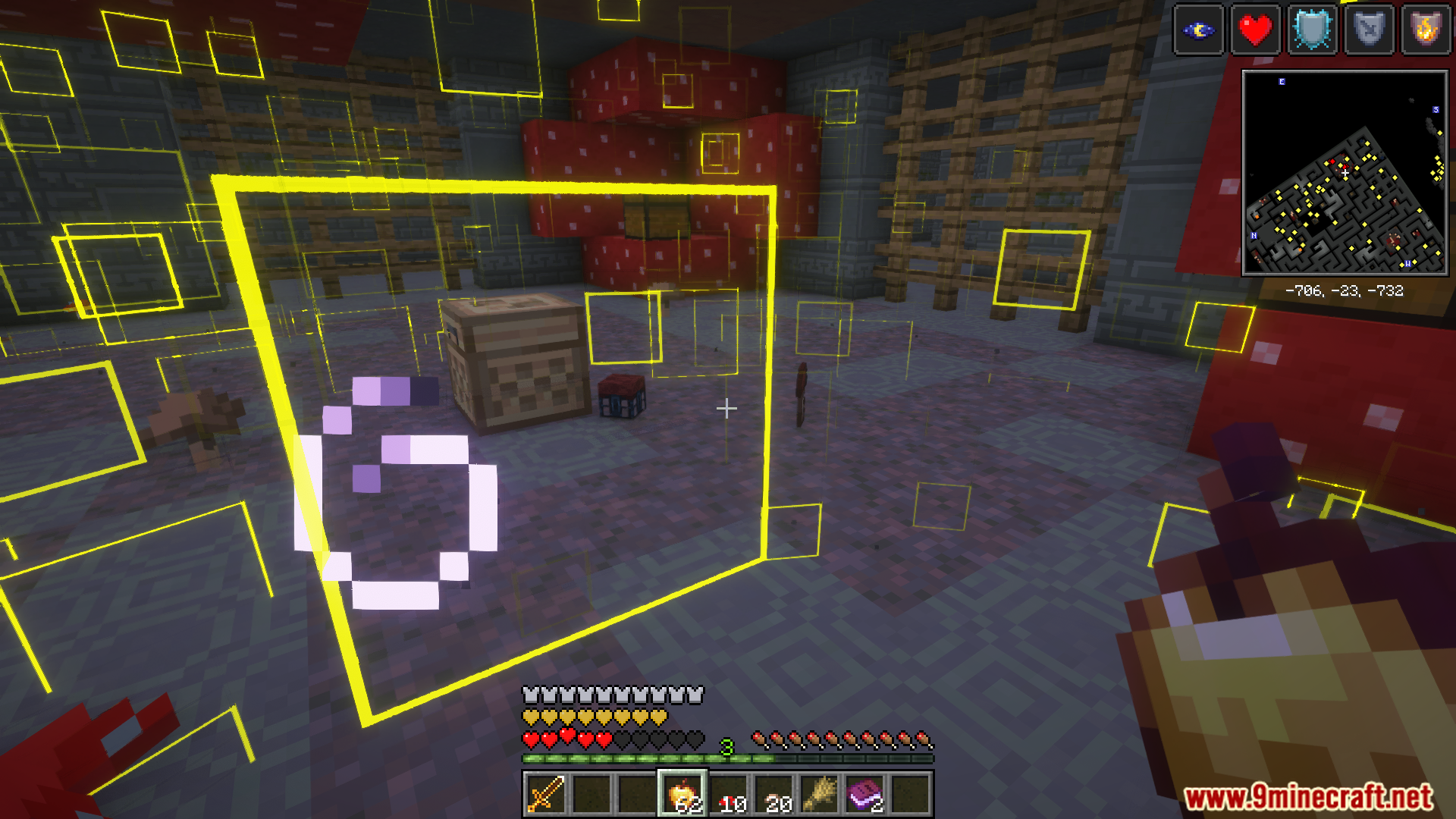This screenshot has height=819, width=1456.
Task: Select the wheat hotbar slot
Action: click(x=820, y=794)
